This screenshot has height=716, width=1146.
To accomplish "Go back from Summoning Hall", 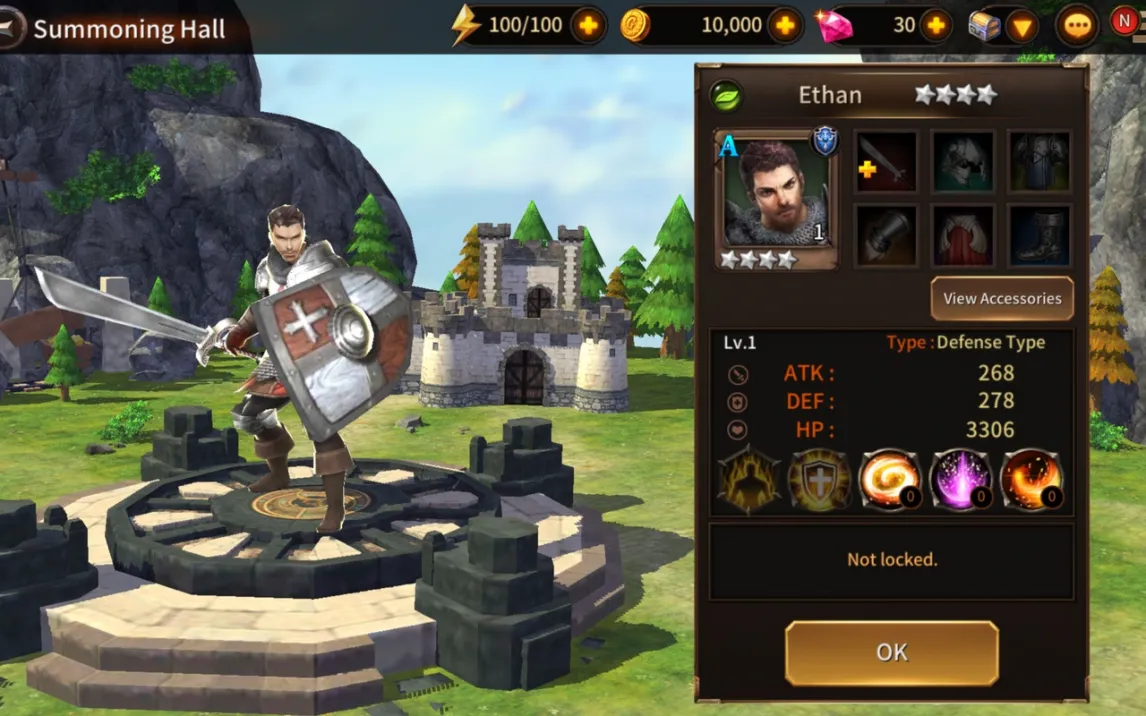I will 11,28.
